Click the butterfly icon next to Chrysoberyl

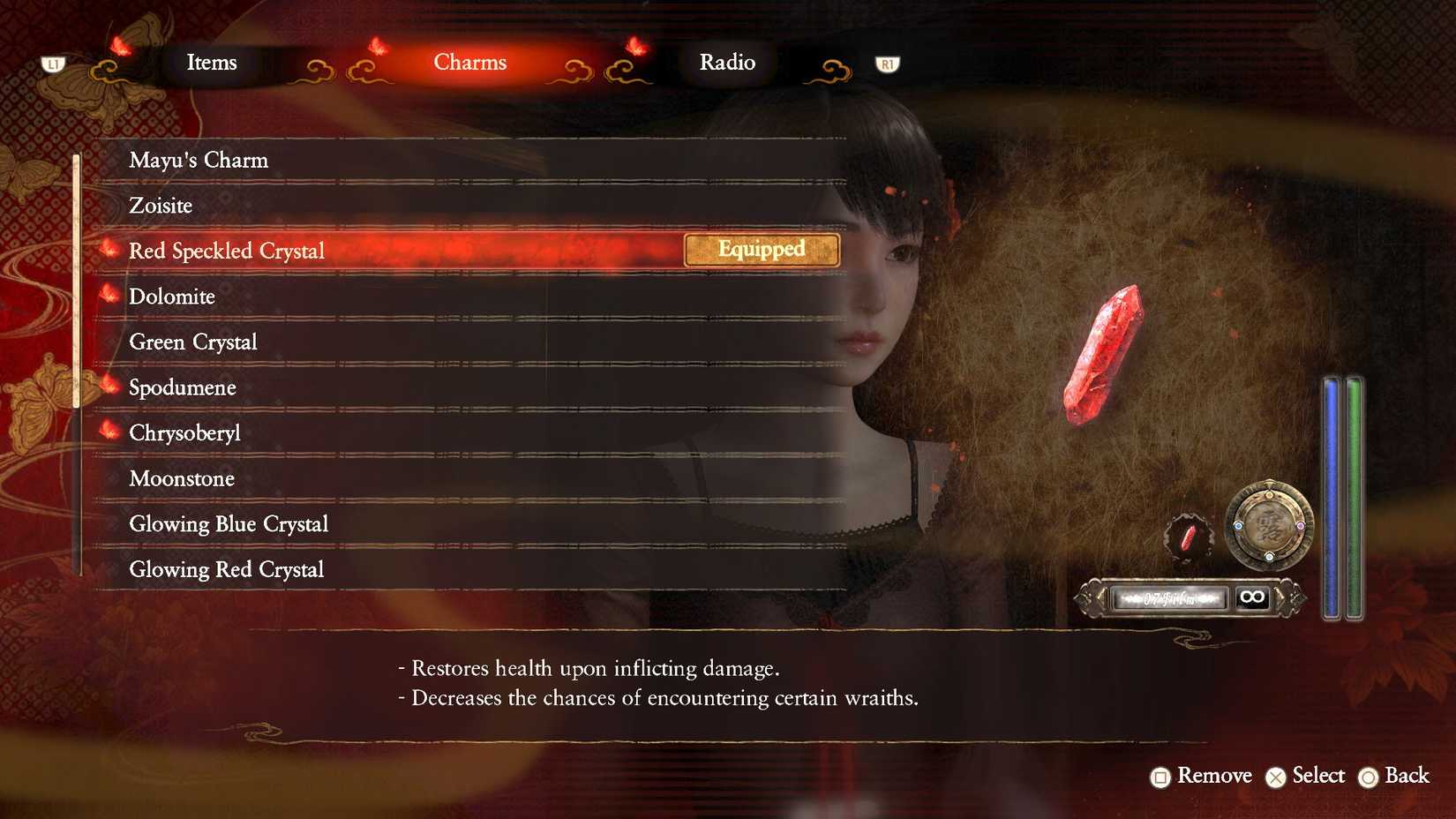click(x=109, y=429)
